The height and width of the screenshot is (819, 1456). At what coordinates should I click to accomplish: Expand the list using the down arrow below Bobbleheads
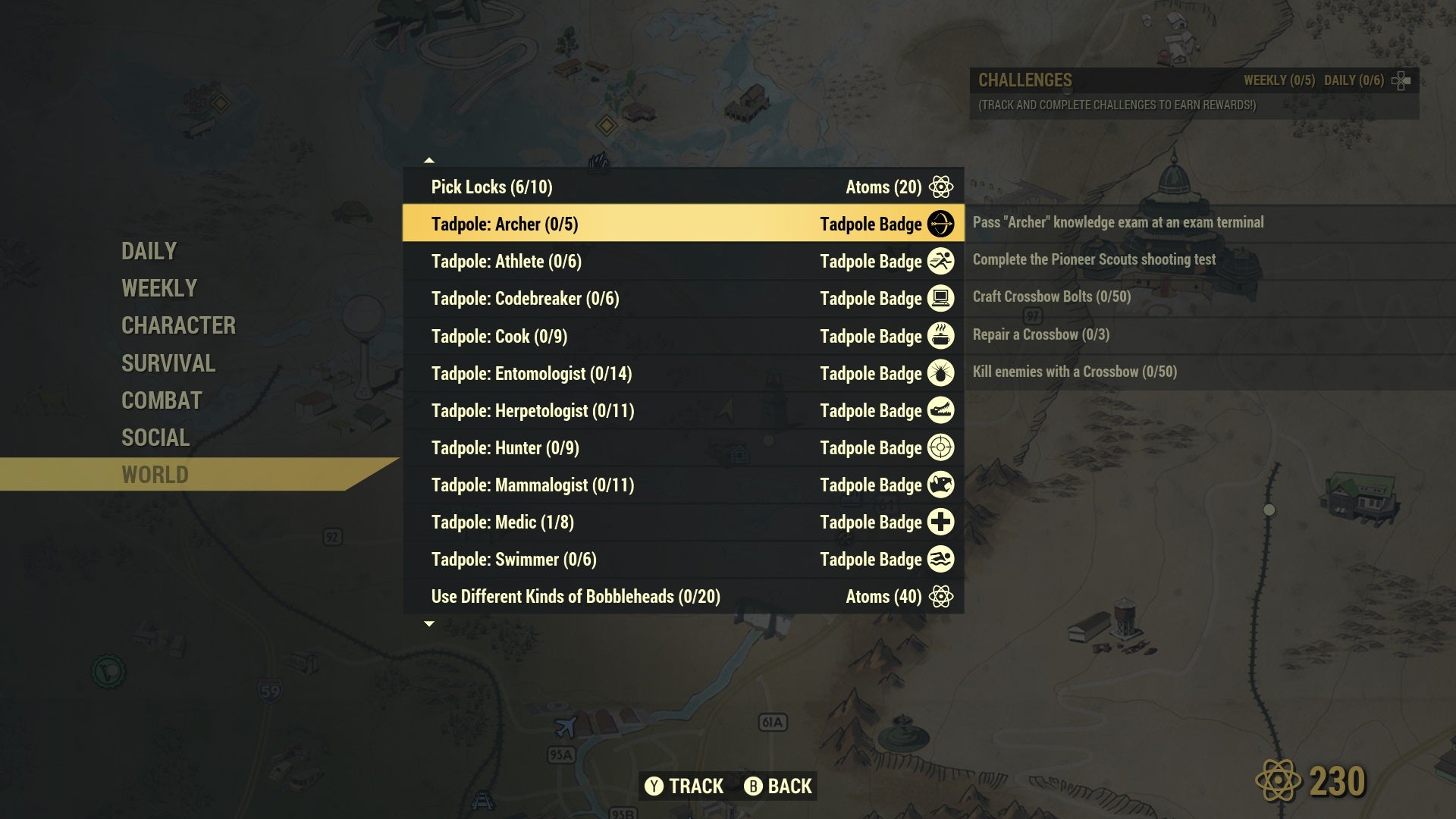click(430, 623)
